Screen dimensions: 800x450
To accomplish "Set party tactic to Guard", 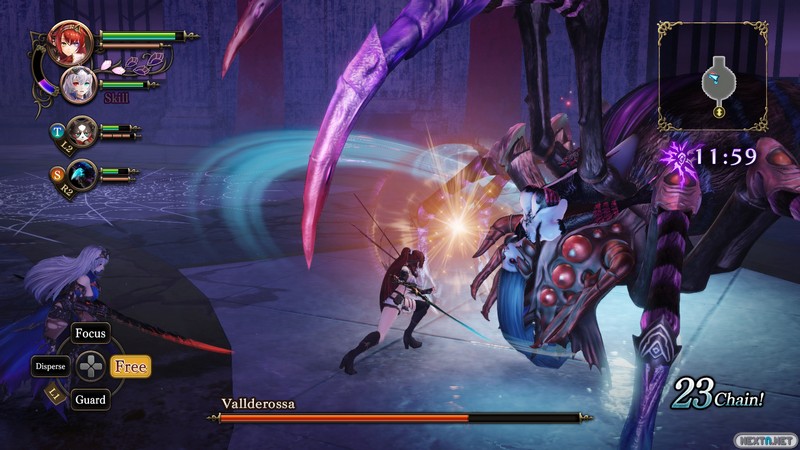I will click(90, 399).
